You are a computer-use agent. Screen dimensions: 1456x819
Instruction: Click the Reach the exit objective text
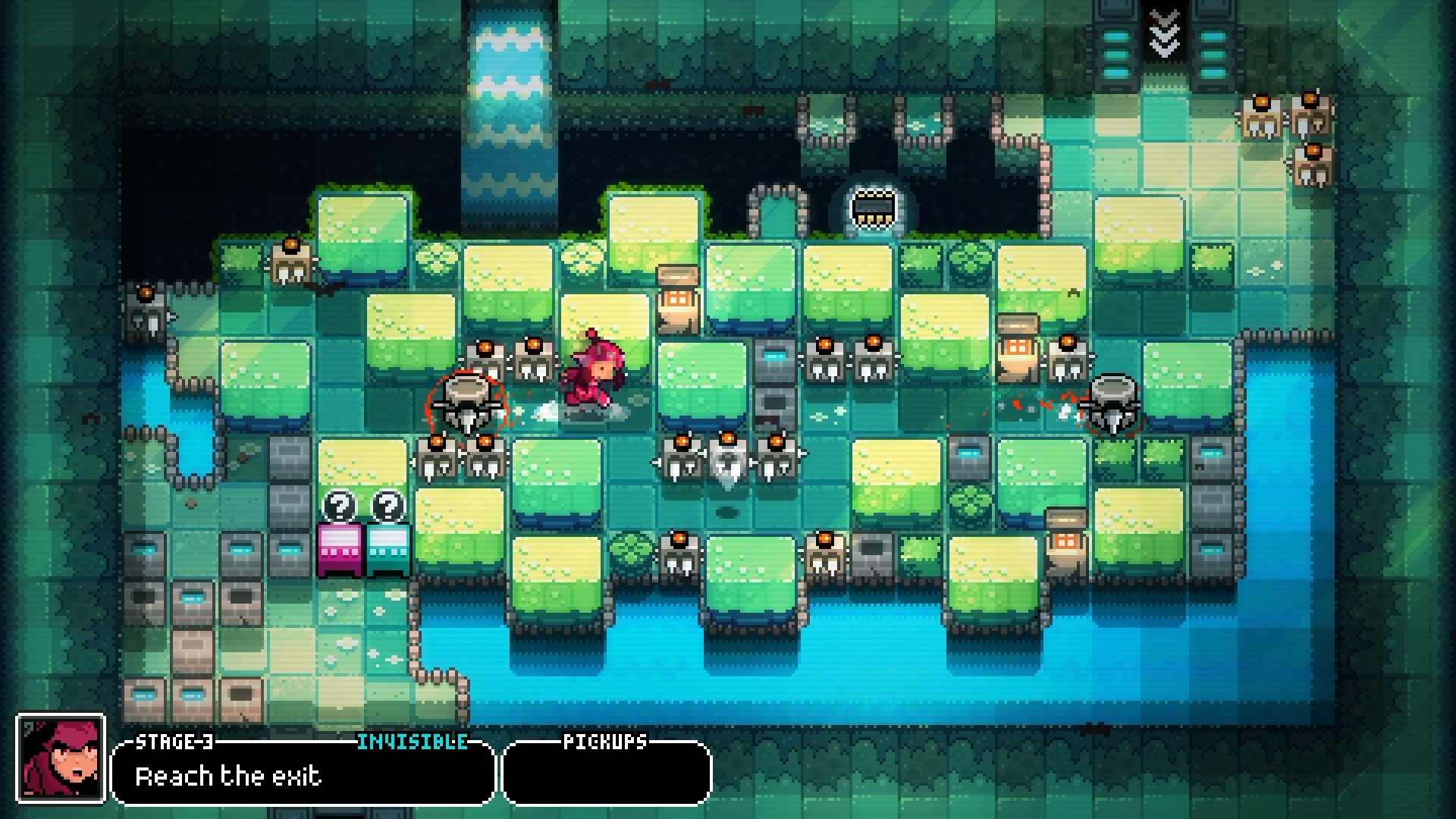pyautogui.click(x=227, y=775)
